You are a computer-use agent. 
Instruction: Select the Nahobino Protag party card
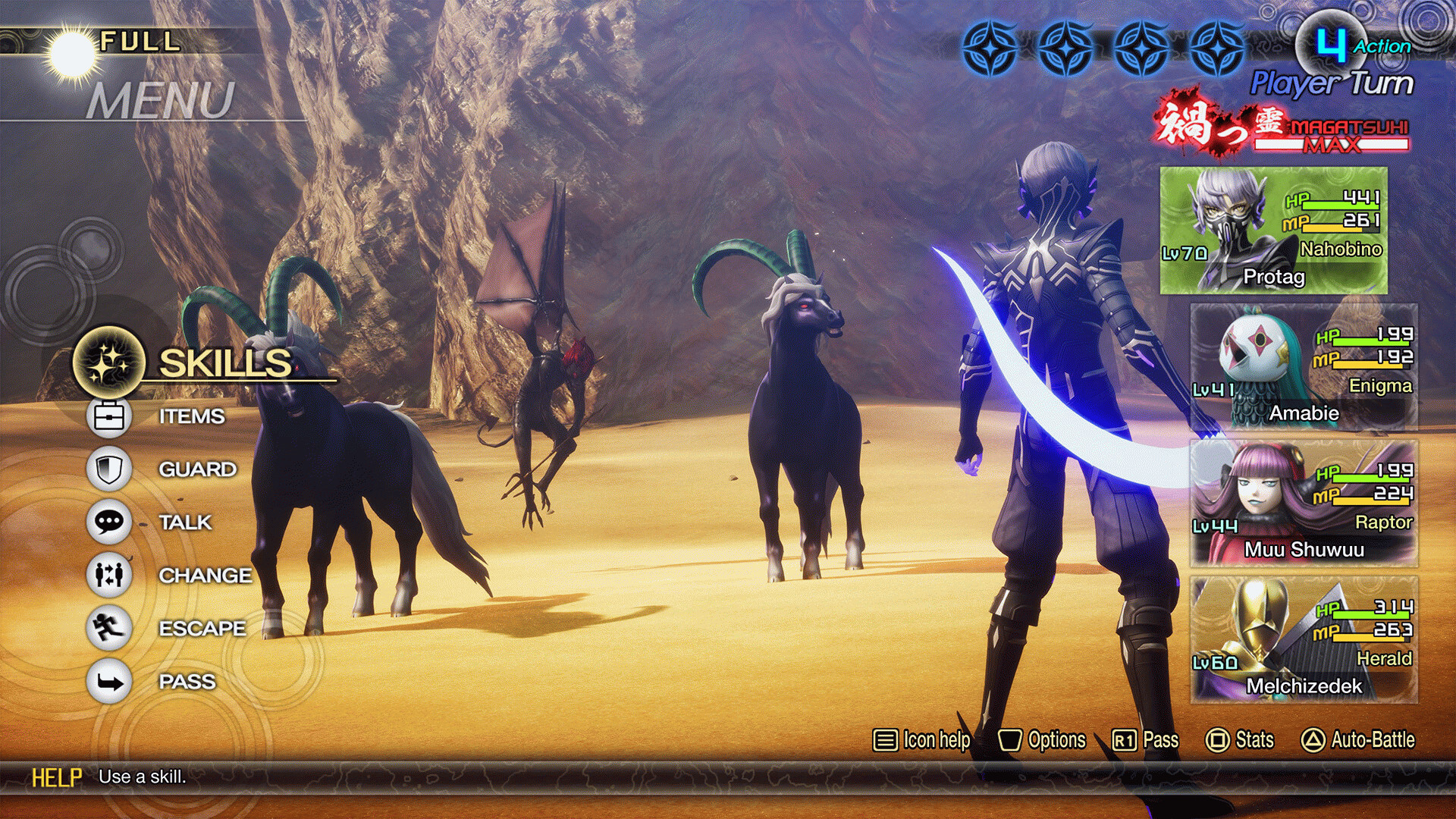point(1273,231)
